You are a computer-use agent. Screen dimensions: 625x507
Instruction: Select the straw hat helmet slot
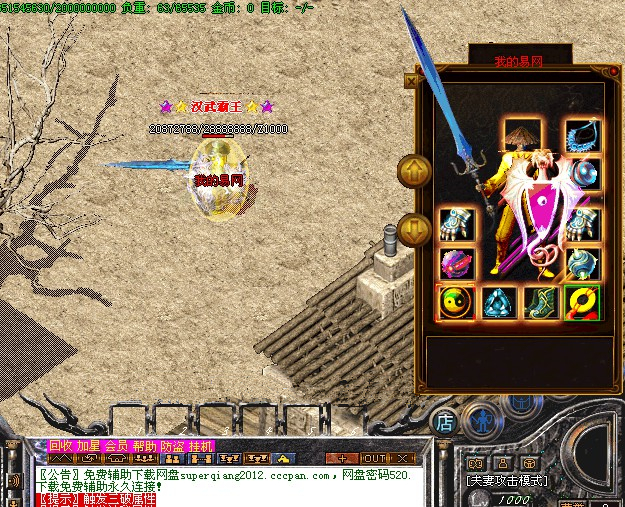pyautogui.click(x=521, y=137)
